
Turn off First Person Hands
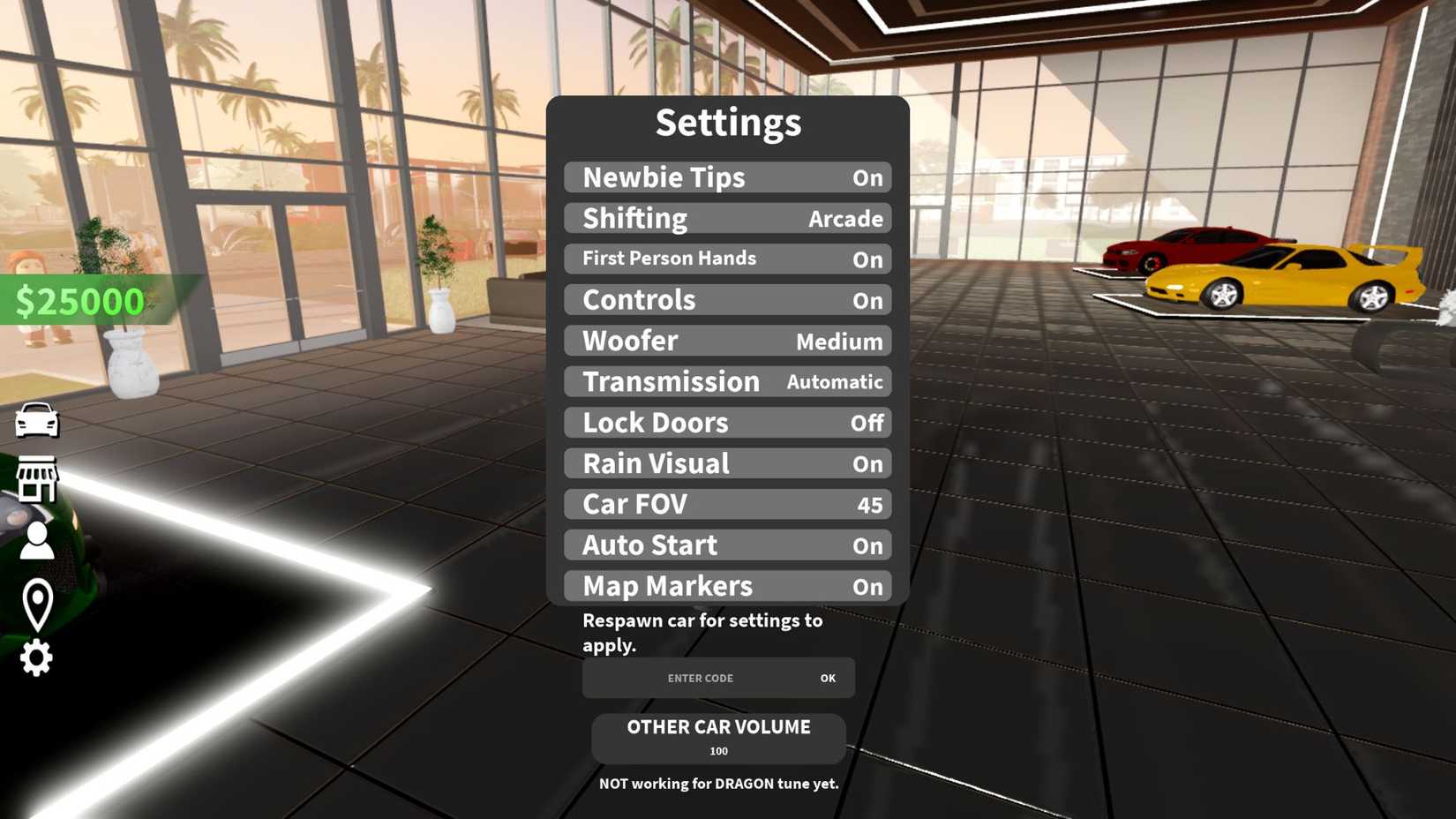[727, 259]
